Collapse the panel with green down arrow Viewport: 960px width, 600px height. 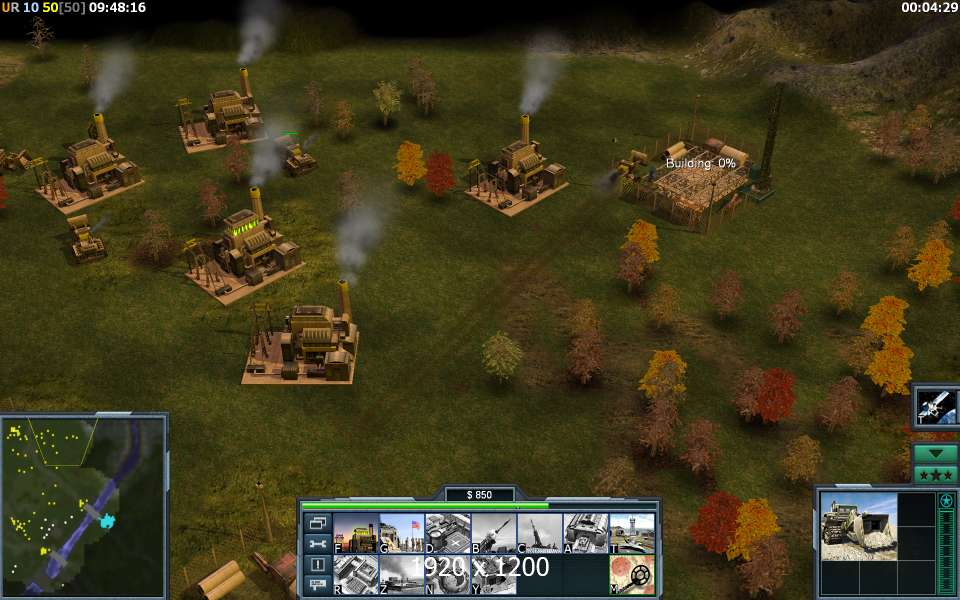[x=936, y=453]
